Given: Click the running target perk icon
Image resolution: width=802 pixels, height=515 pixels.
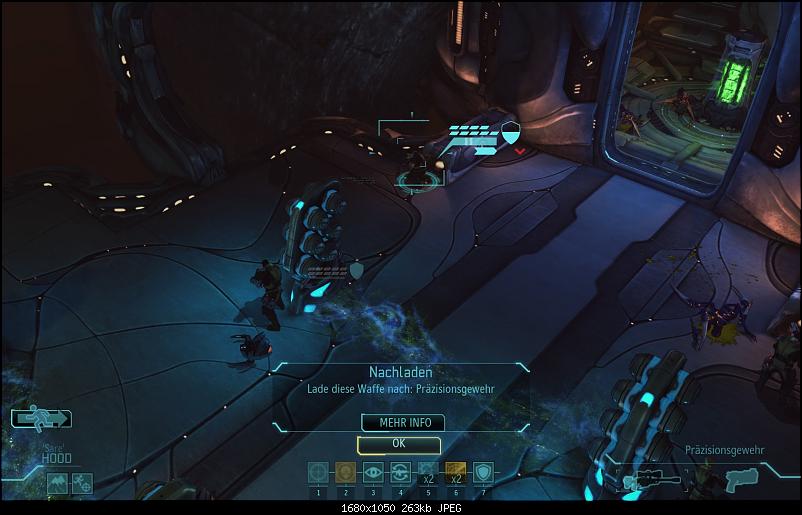Looking at the screenshot, I should tap(82, 483).
